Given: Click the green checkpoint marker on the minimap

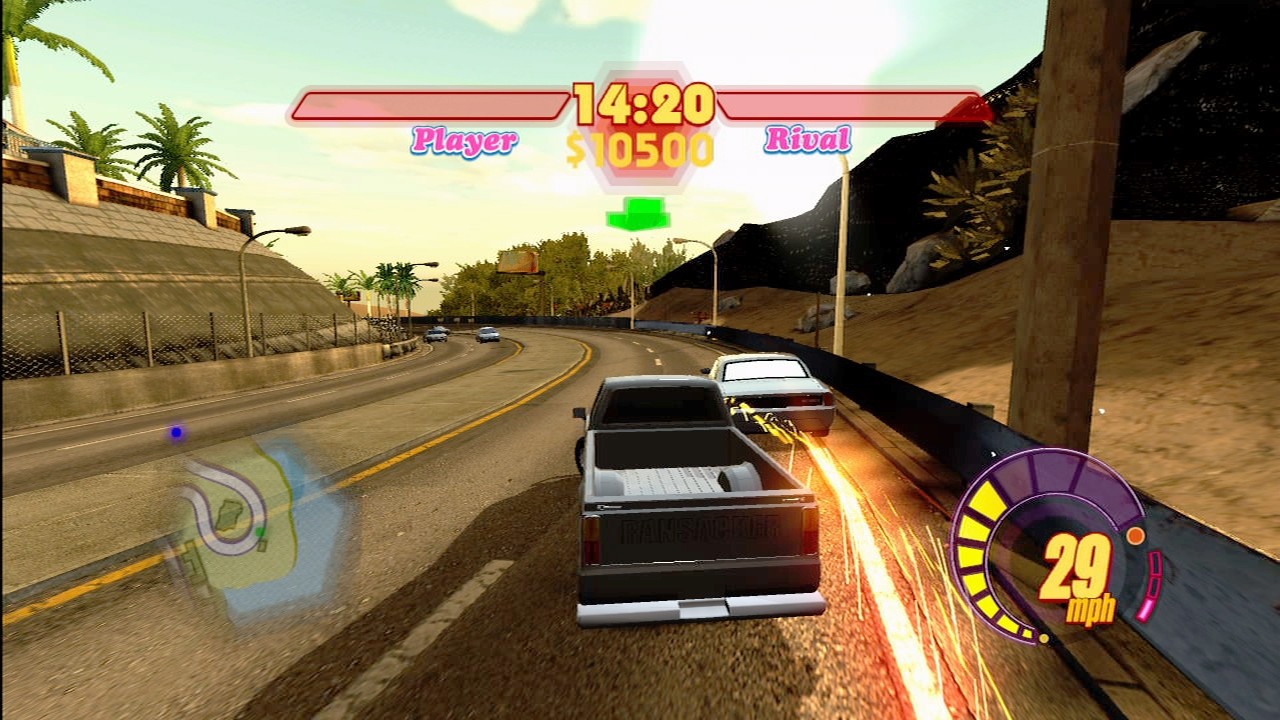Looking at the screenshot, I should [x=260, y=532].
